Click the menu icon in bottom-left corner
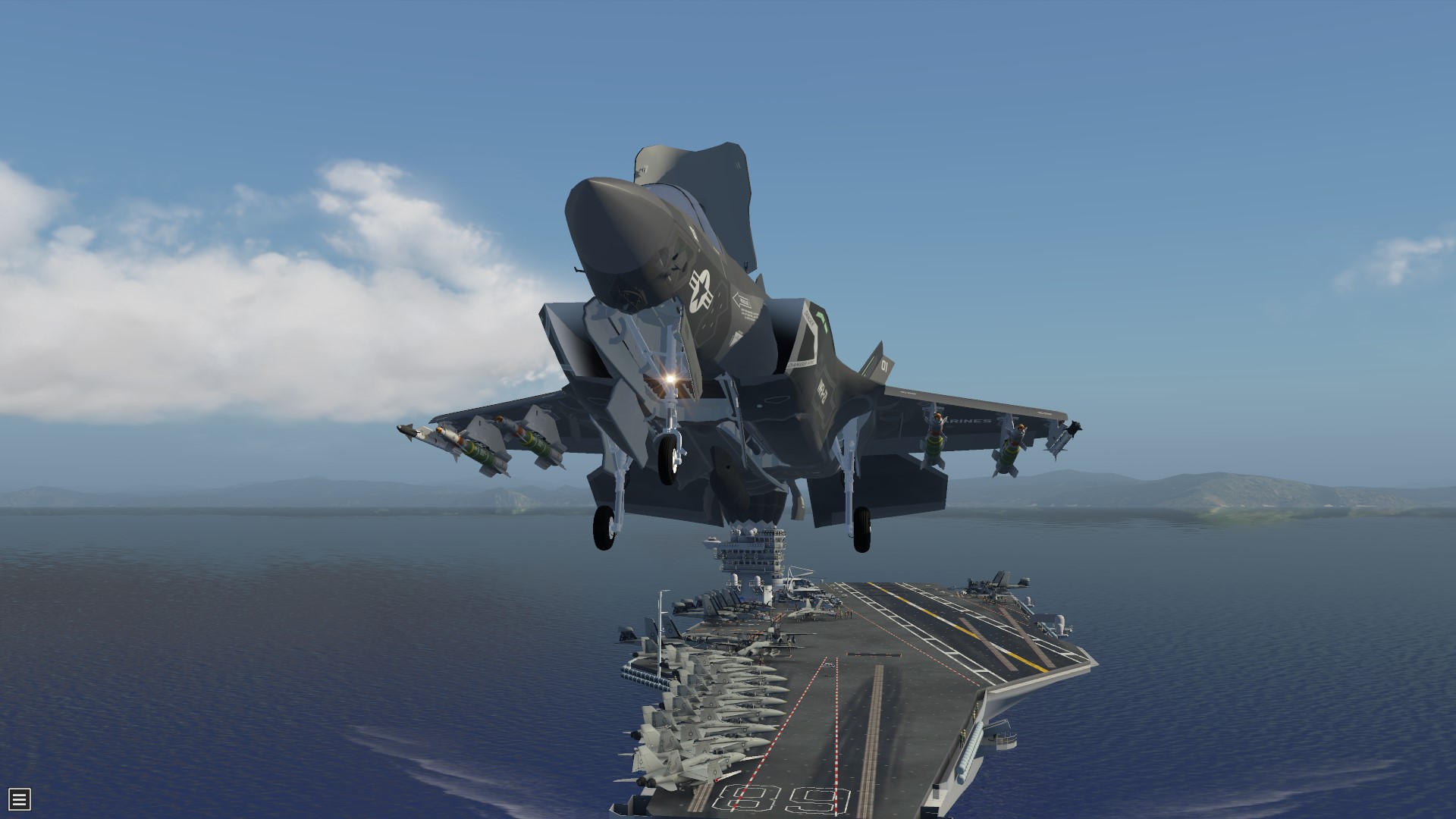This screenshot has width=1456, height=819. [19, 798]
